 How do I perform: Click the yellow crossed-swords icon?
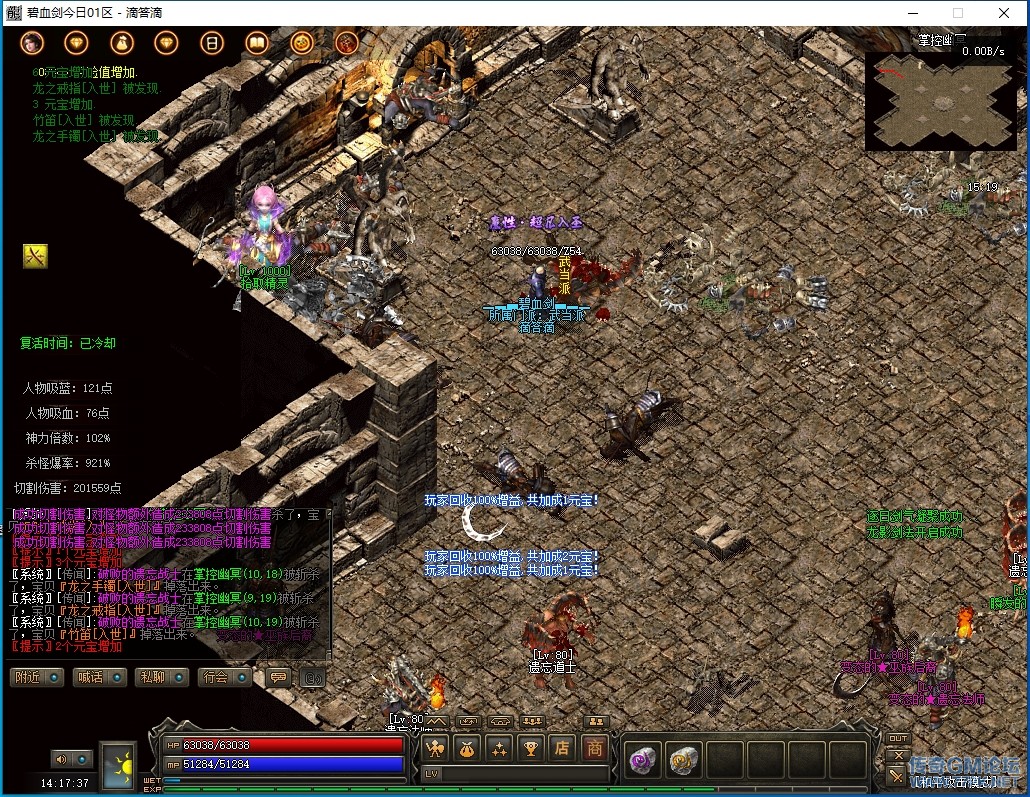(x=35, y=257)
